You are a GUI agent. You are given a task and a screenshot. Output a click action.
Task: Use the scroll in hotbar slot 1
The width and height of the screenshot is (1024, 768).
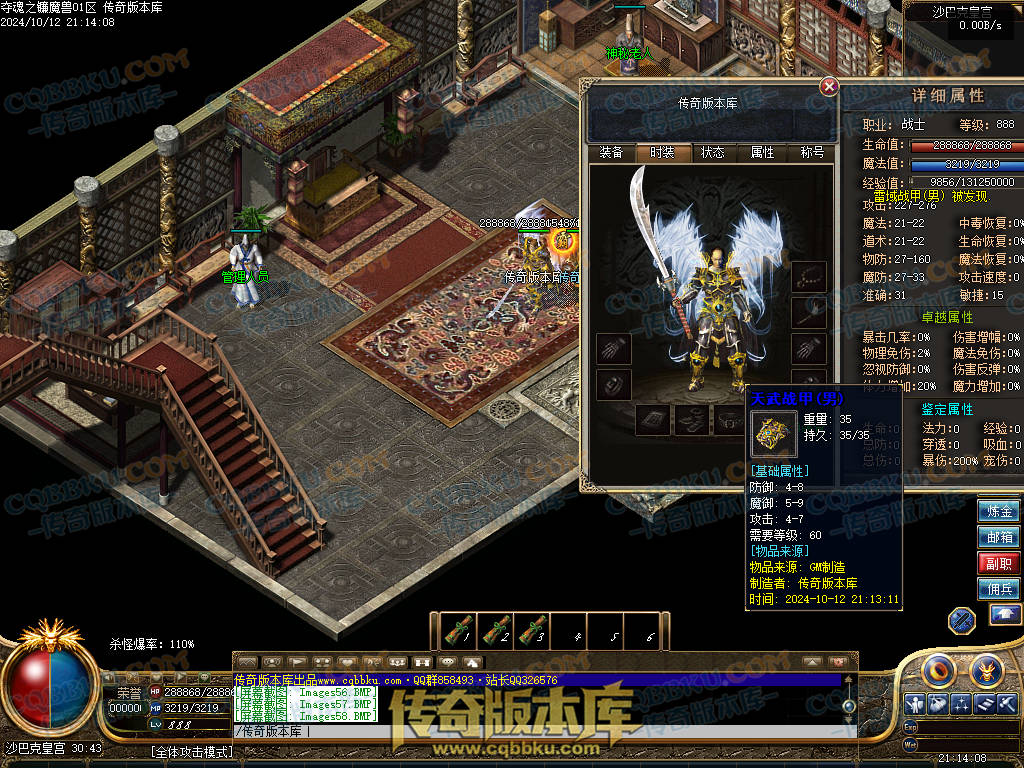(457, 631)
